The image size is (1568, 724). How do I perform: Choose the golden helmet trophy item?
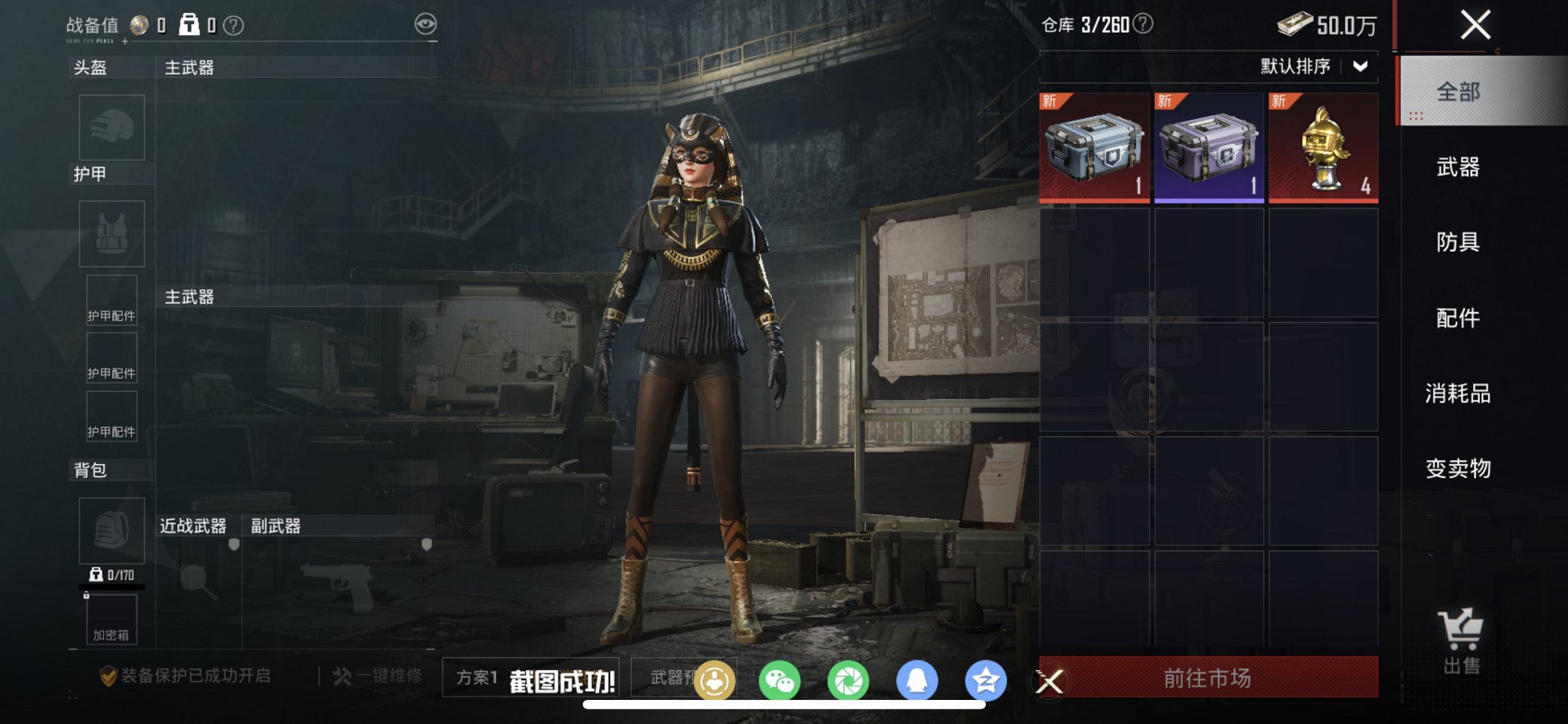[x=1323, y=148]
